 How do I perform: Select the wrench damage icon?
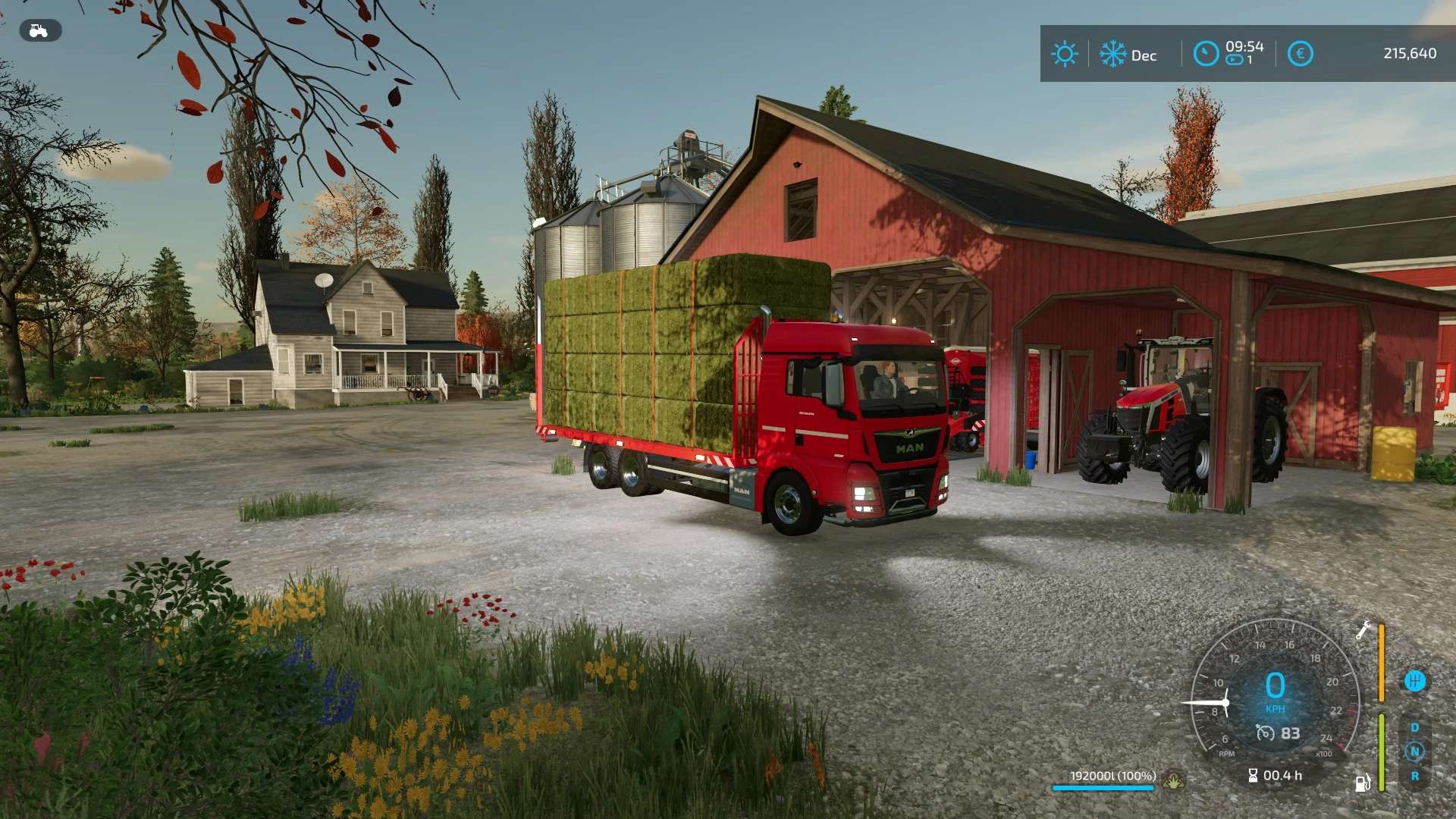click(1363, 630)
